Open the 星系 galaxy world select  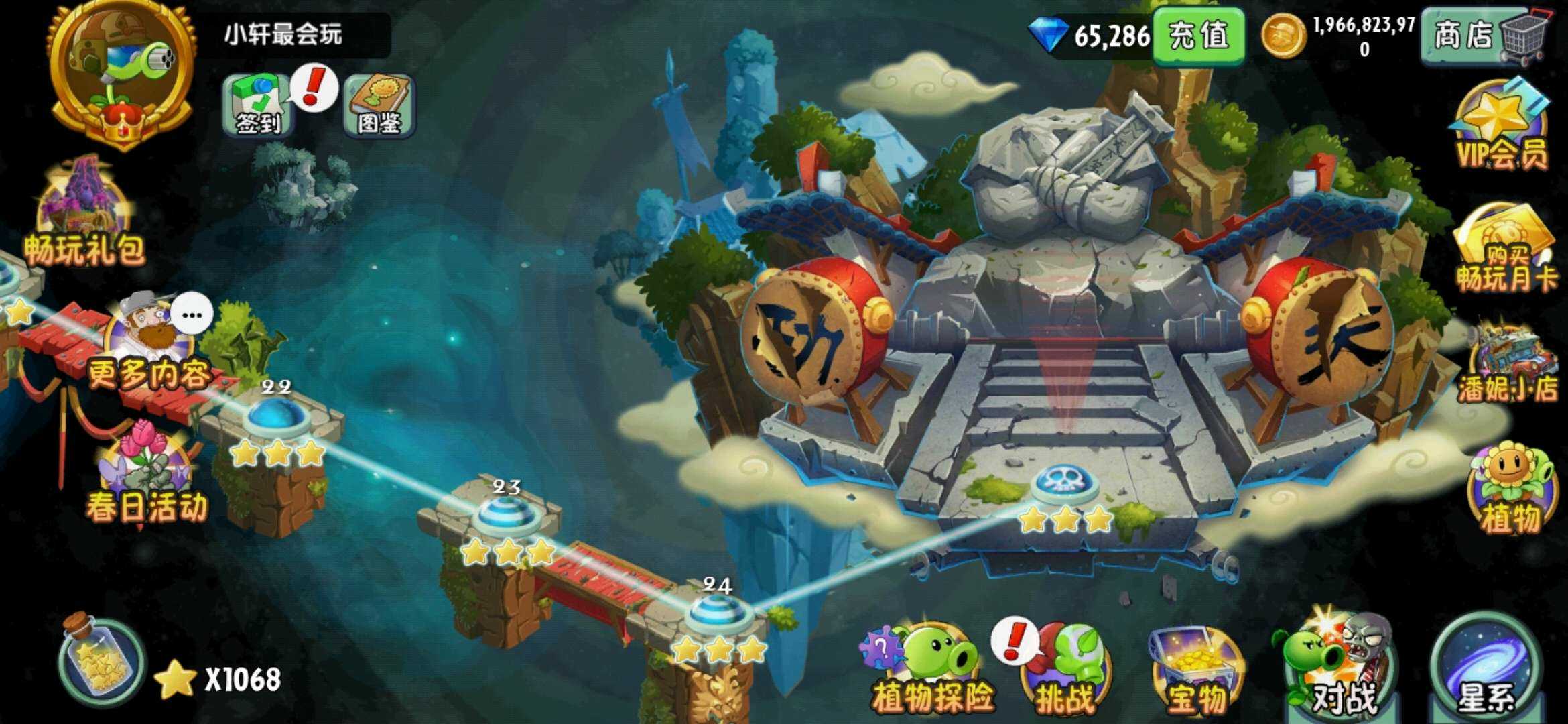click(1484, 667)
